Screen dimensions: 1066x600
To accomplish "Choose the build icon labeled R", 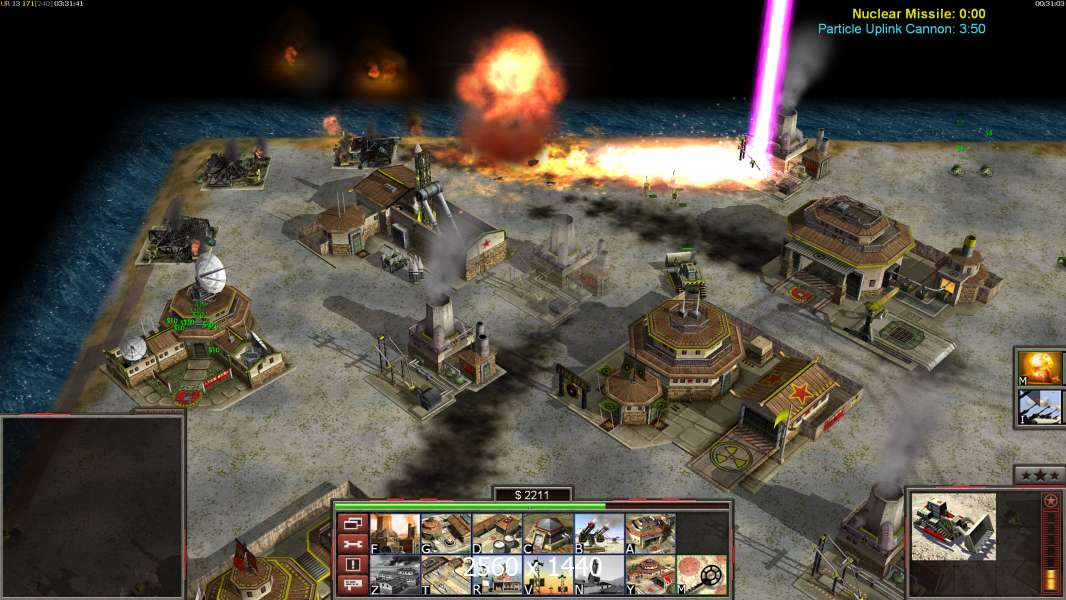I will coord(497,575).
